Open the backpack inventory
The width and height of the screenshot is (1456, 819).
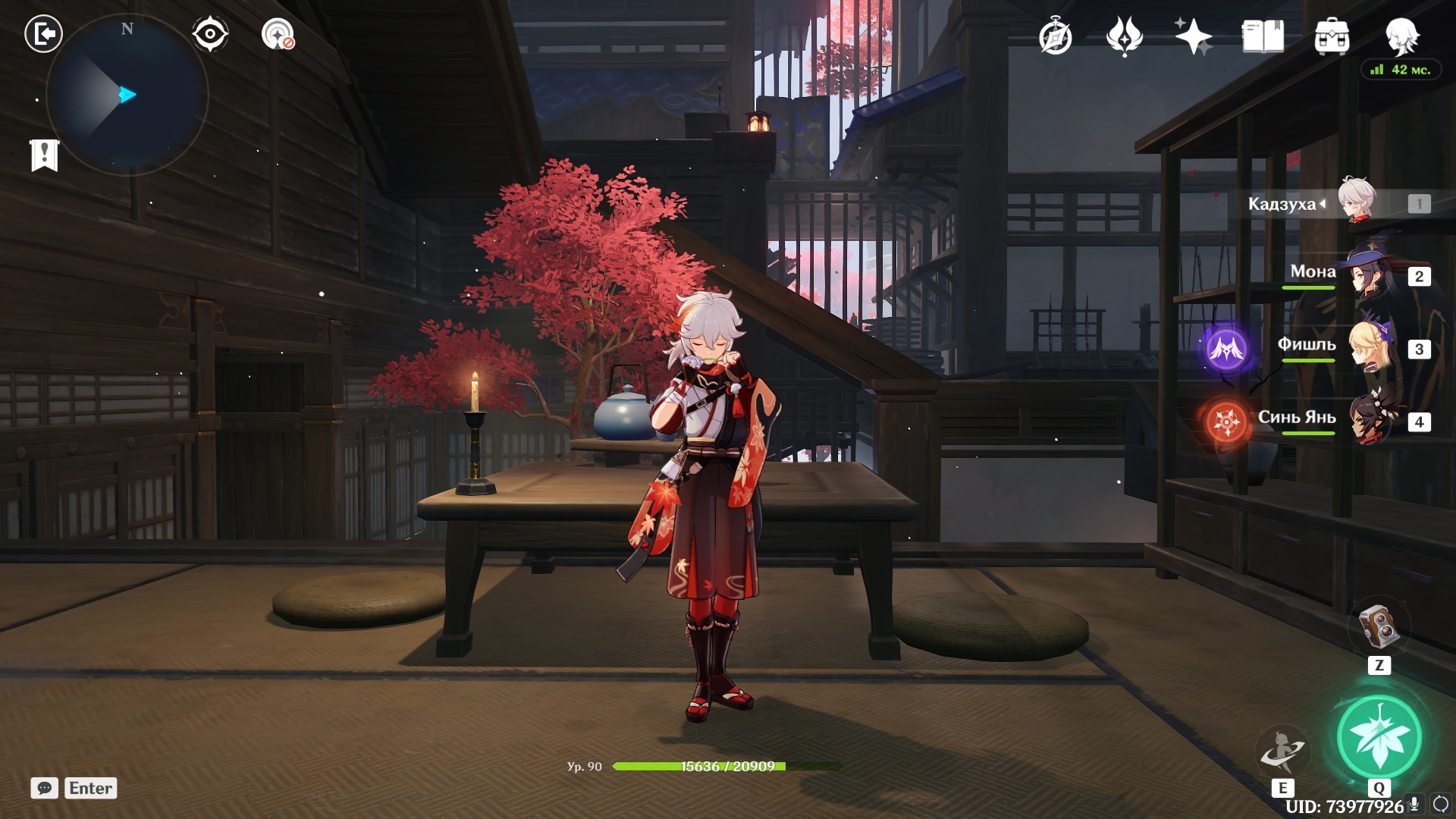tap(1332, 36)
